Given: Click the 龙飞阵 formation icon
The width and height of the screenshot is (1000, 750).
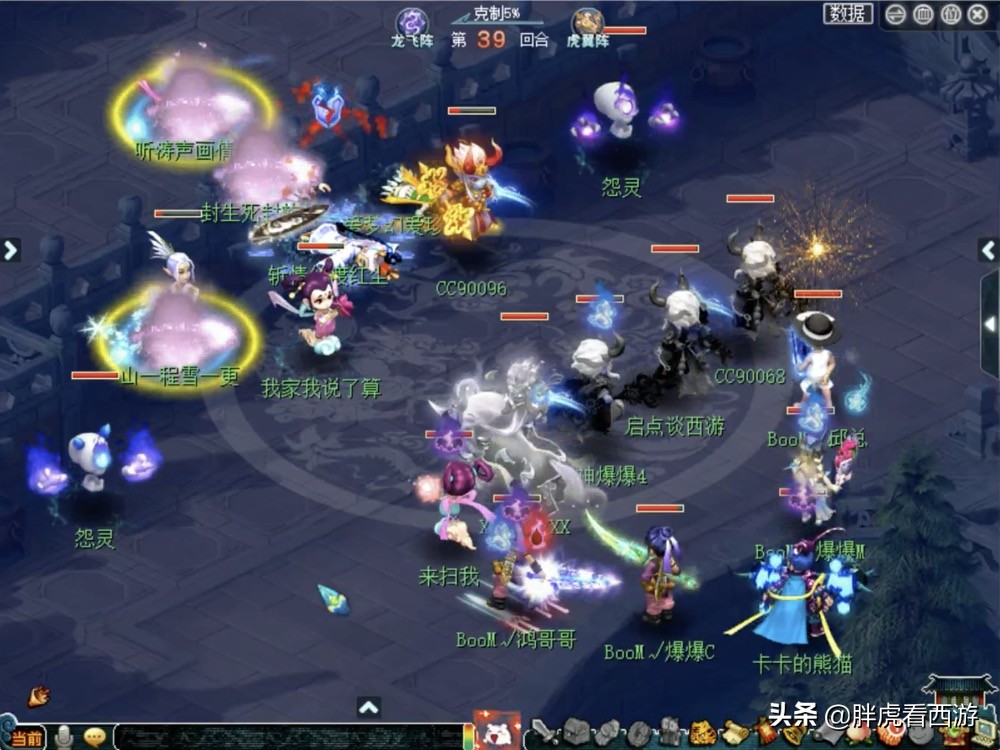Looking at the screenshot, I should point(411,22).
